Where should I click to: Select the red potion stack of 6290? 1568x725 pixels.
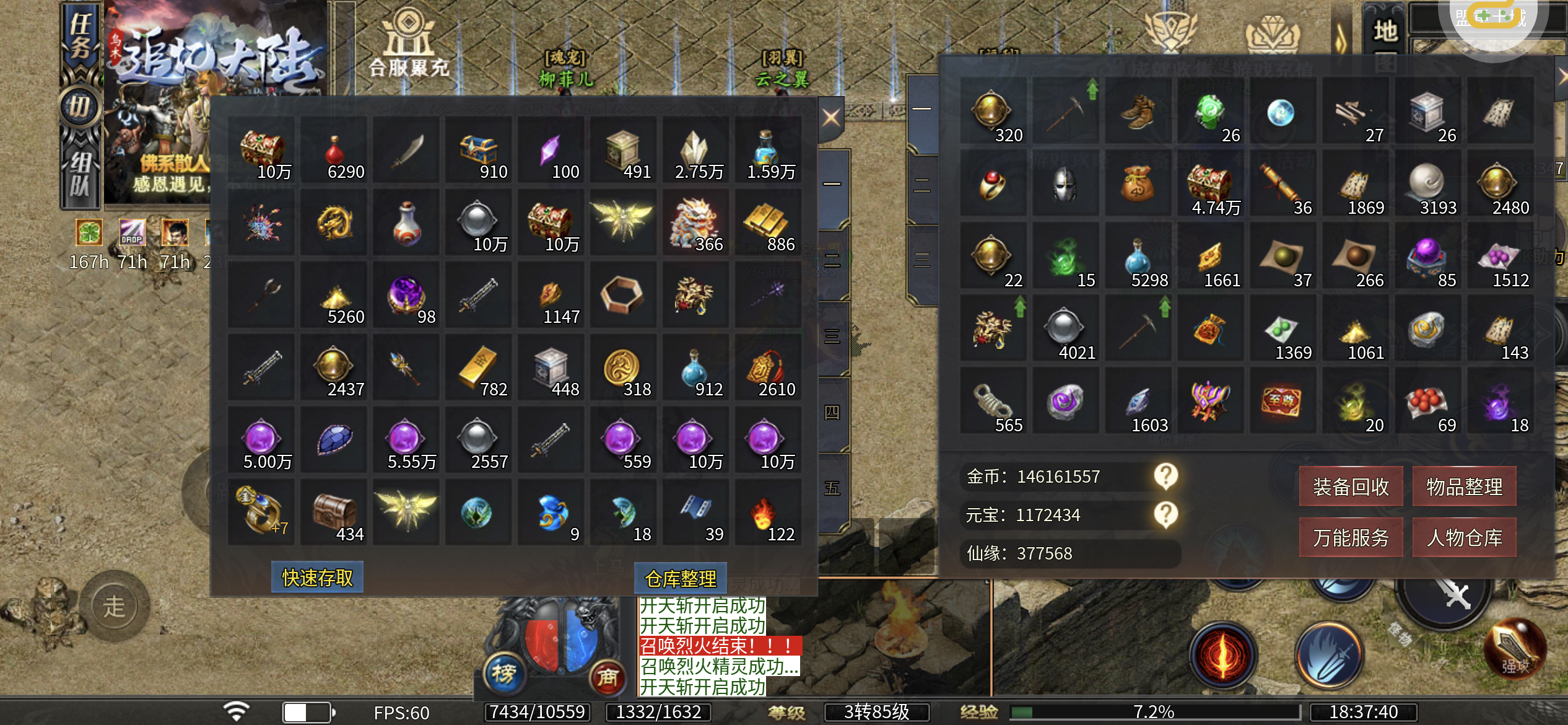[334, 151]
